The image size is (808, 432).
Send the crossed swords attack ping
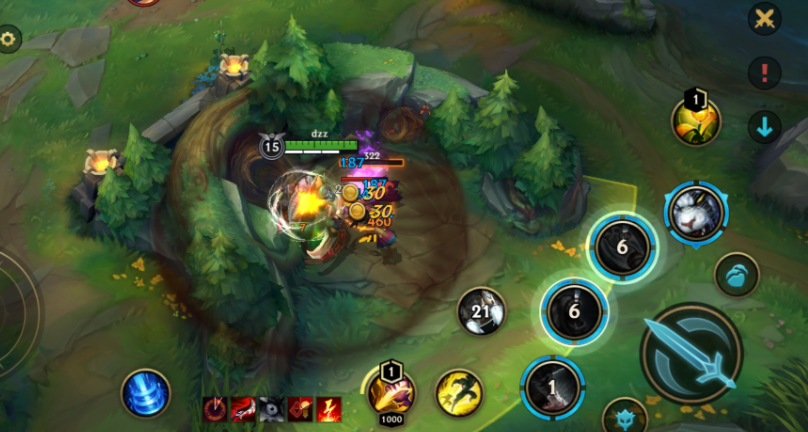click(x=765, y=18)
